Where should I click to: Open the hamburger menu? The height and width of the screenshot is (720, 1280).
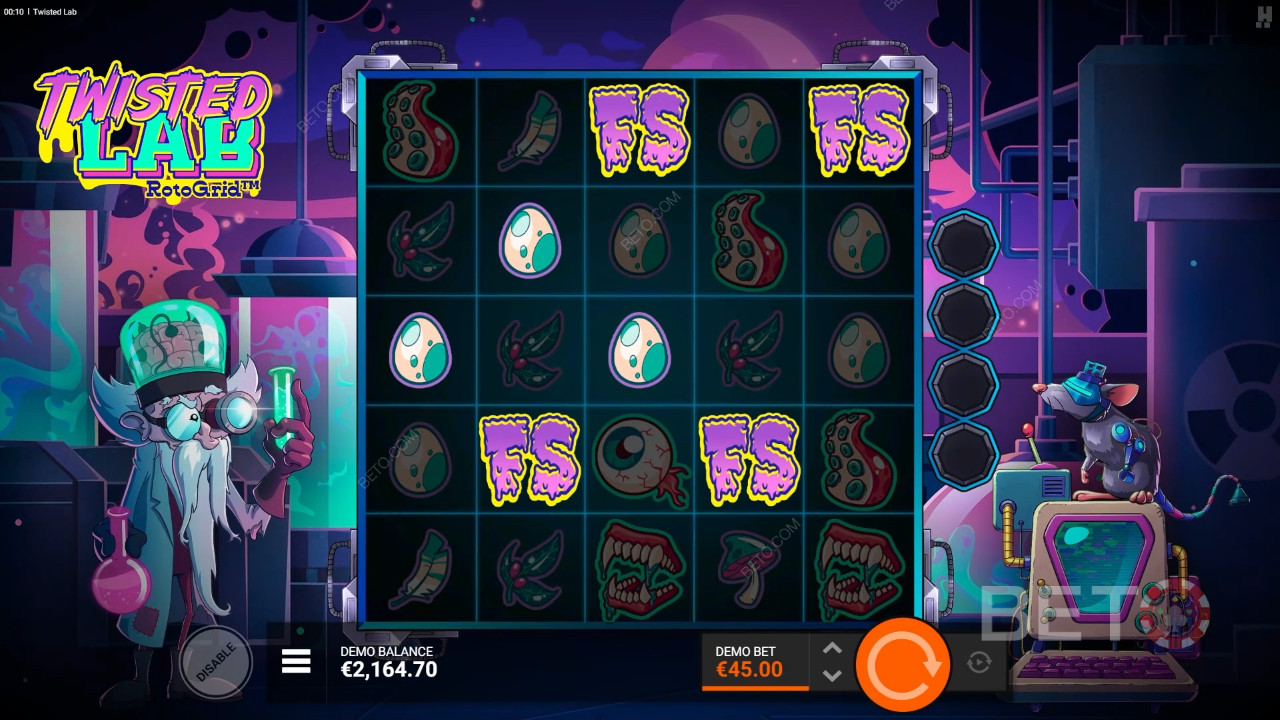(x=296, y=661)
